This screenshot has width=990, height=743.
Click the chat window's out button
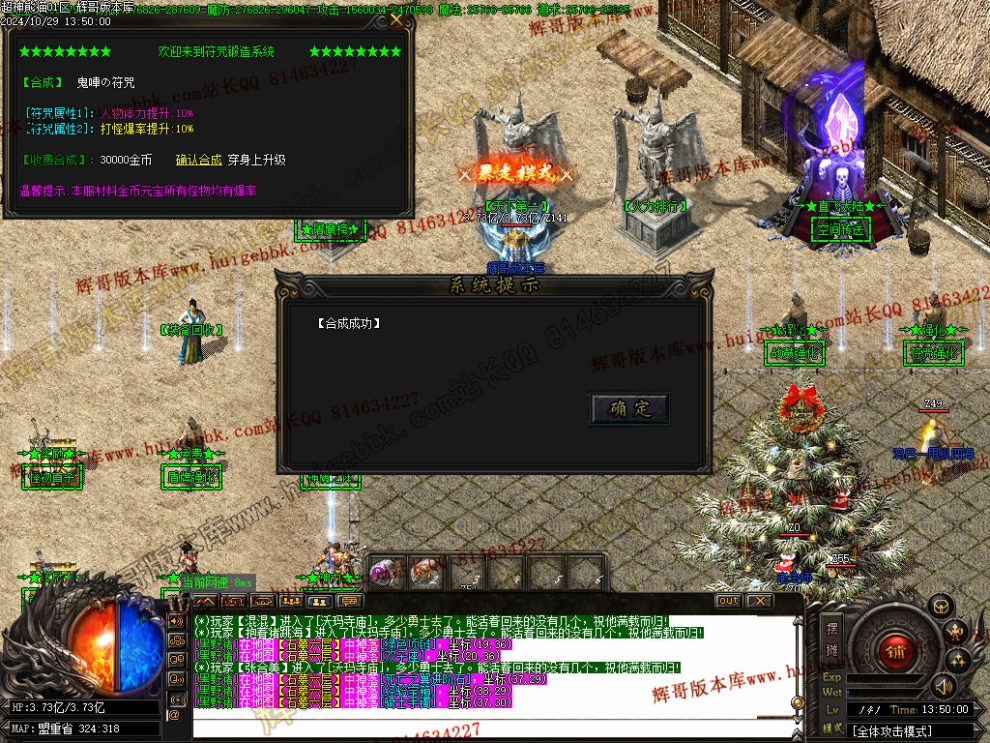[x=728, y=601]
